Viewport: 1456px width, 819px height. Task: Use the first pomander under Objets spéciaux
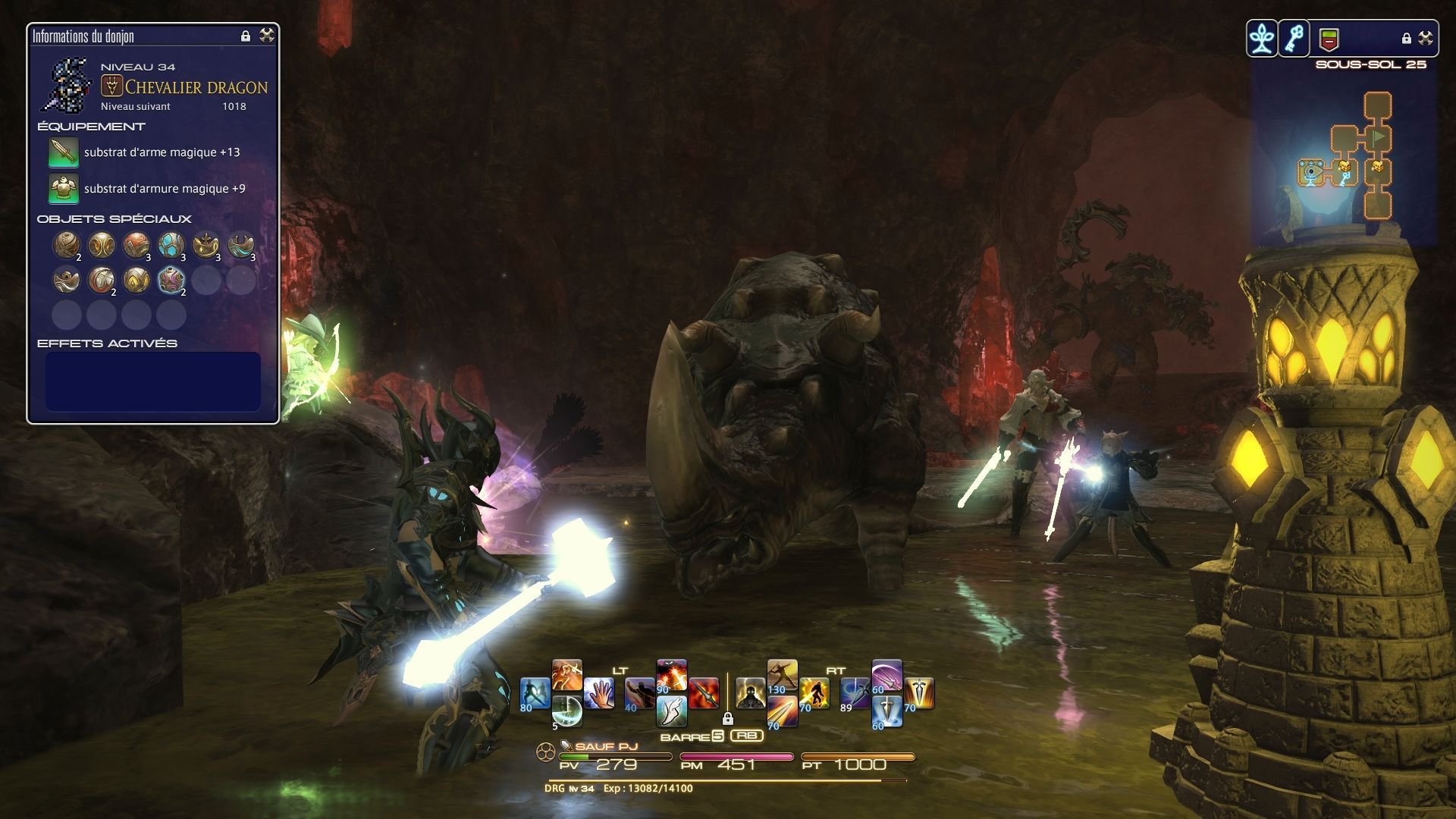[66, 244]
